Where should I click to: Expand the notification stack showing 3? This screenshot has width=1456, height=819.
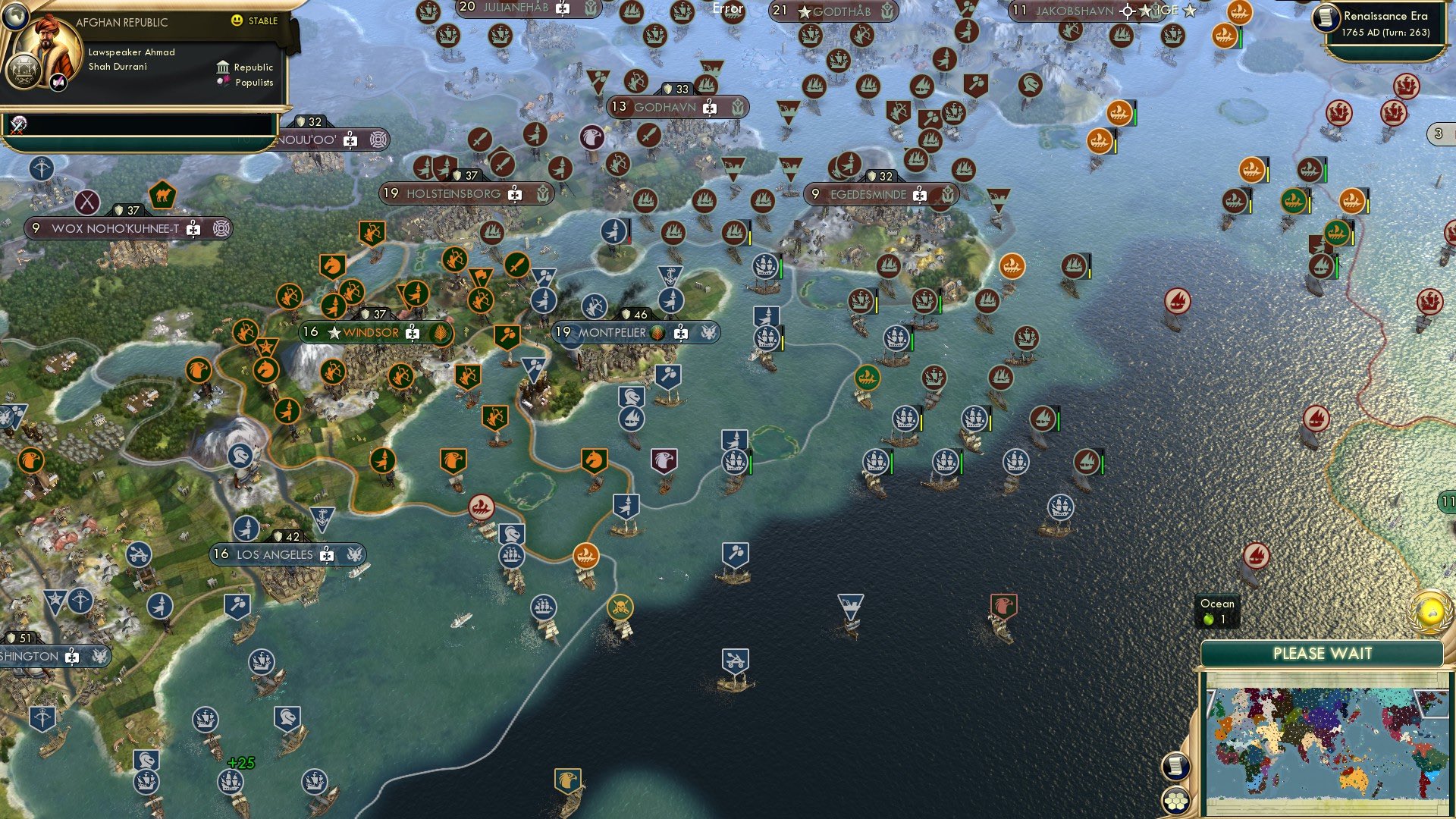coord(1438,133)
